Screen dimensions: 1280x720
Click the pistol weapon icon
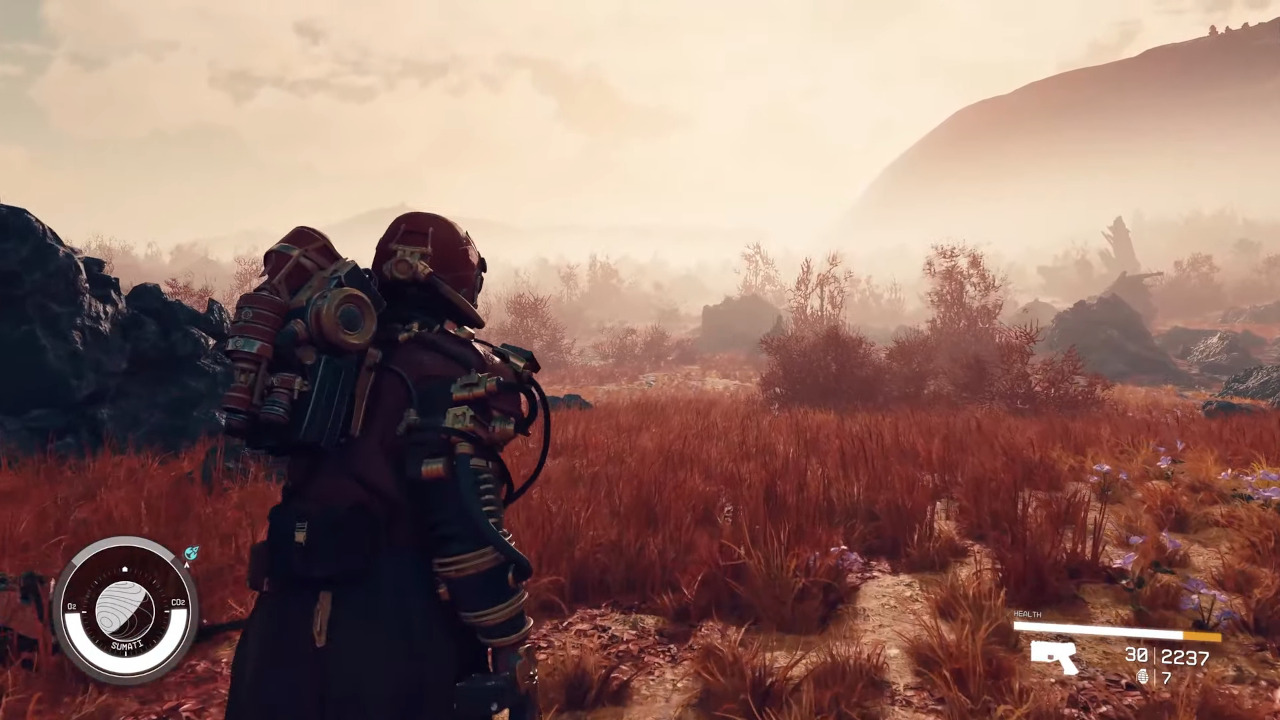pyautogui.click(x=1055, y=657)
